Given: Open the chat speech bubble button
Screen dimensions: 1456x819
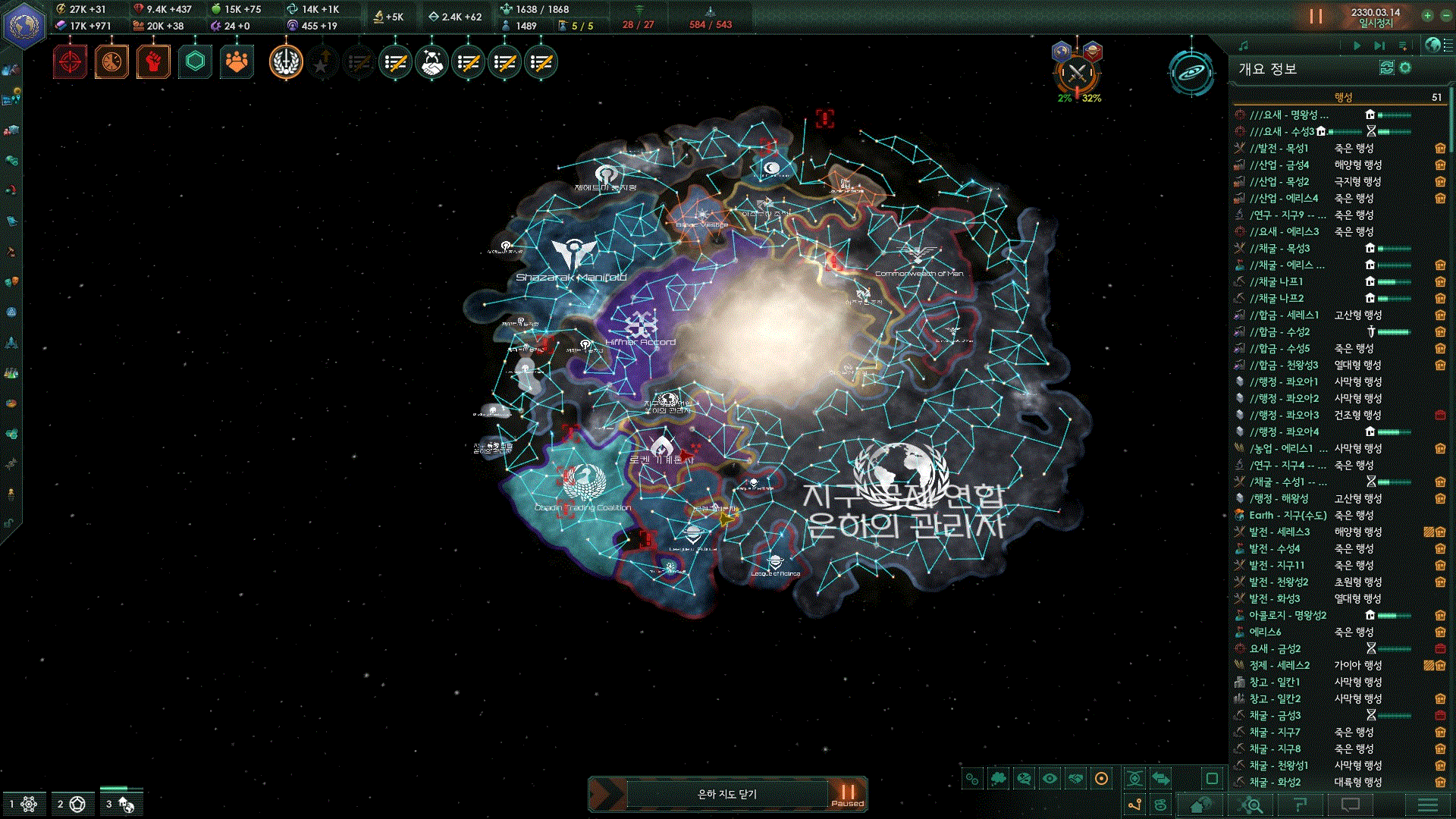Looking at the screenshot, I should click(1351, 805).
